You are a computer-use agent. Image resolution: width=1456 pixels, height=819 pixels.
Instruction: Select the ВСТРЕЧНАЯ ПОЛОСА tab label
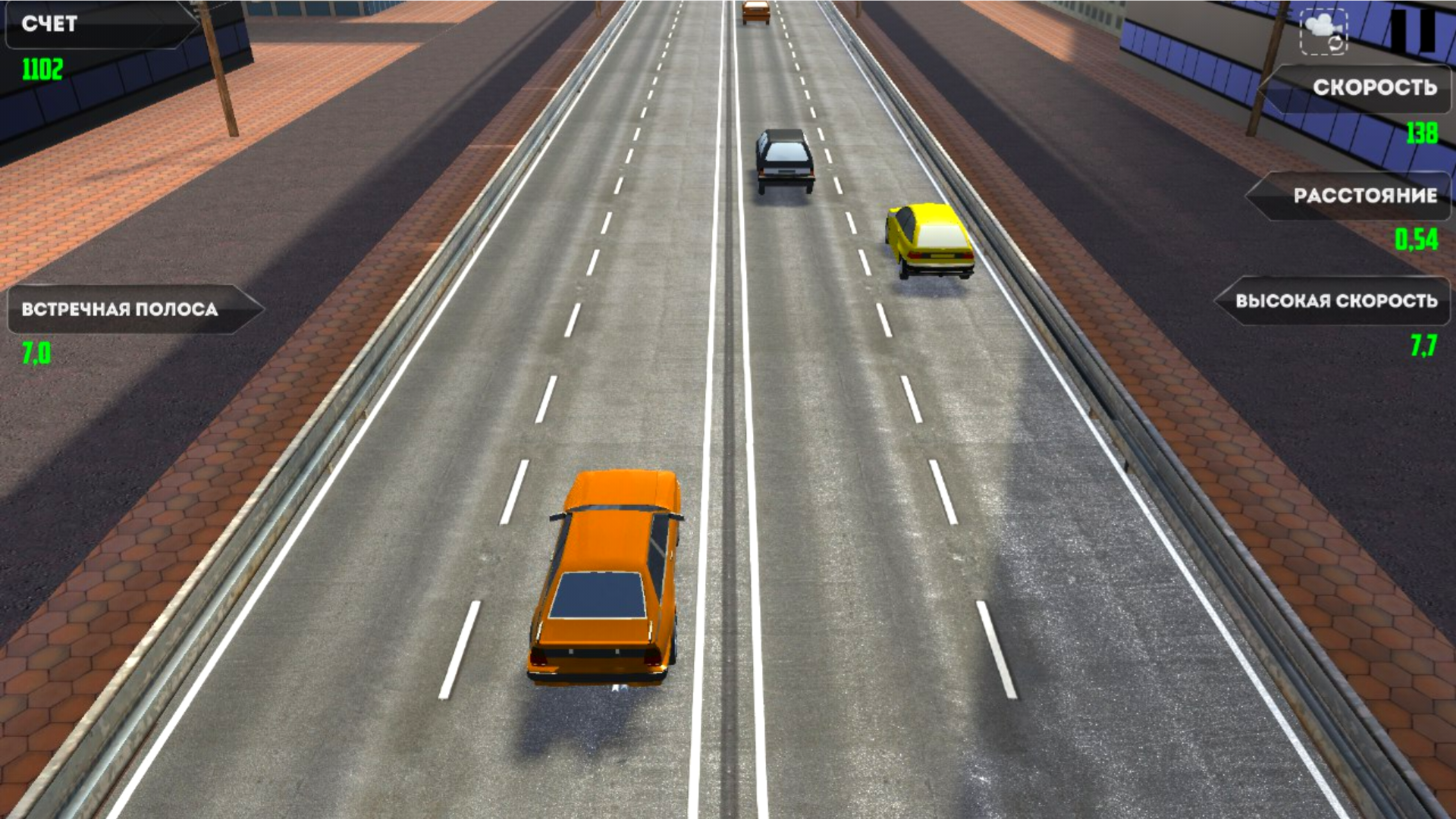click(121, 307)
